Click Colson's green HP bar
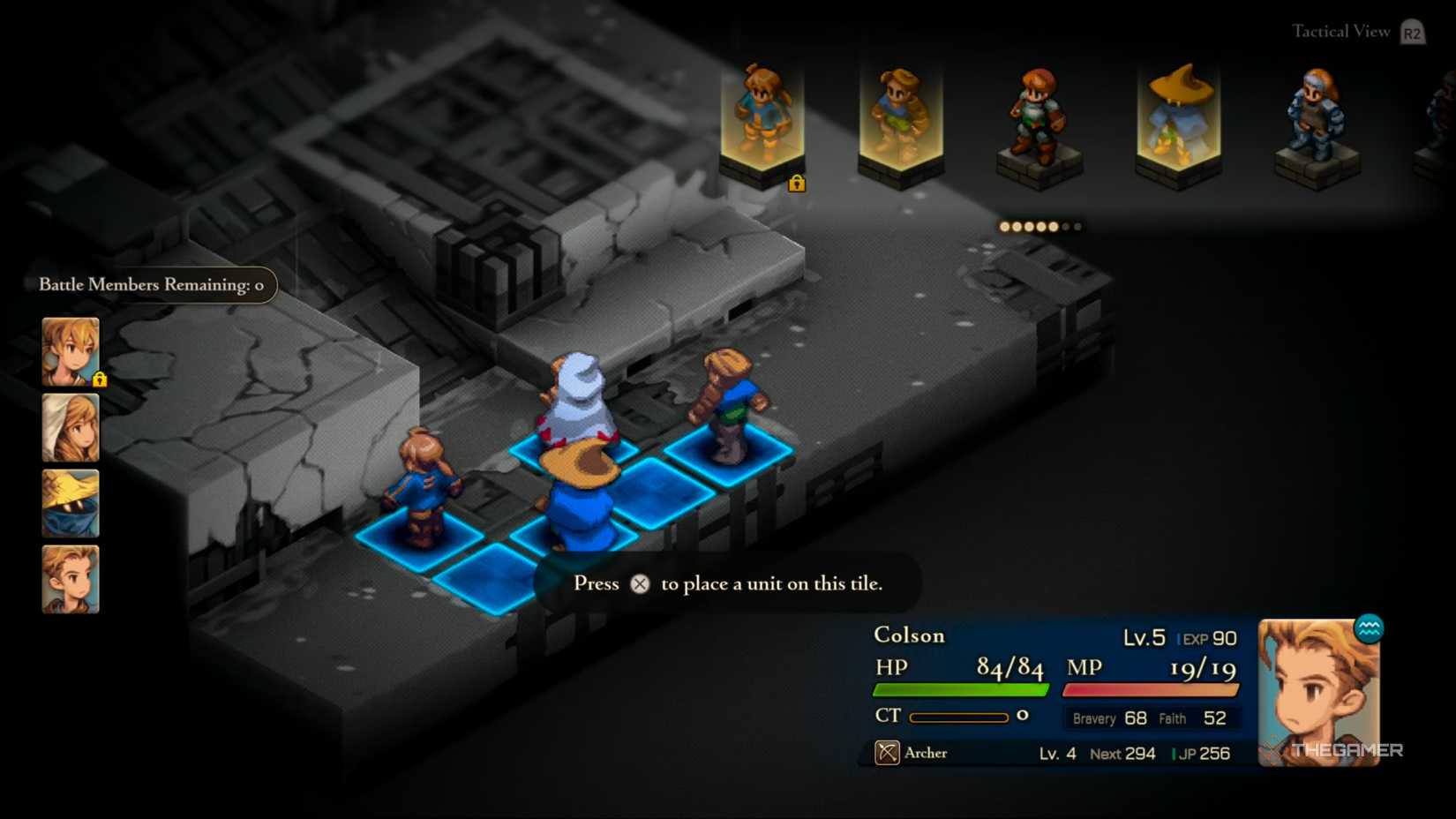Viewport: 1456px width, 819px height. tap(962, 688)
